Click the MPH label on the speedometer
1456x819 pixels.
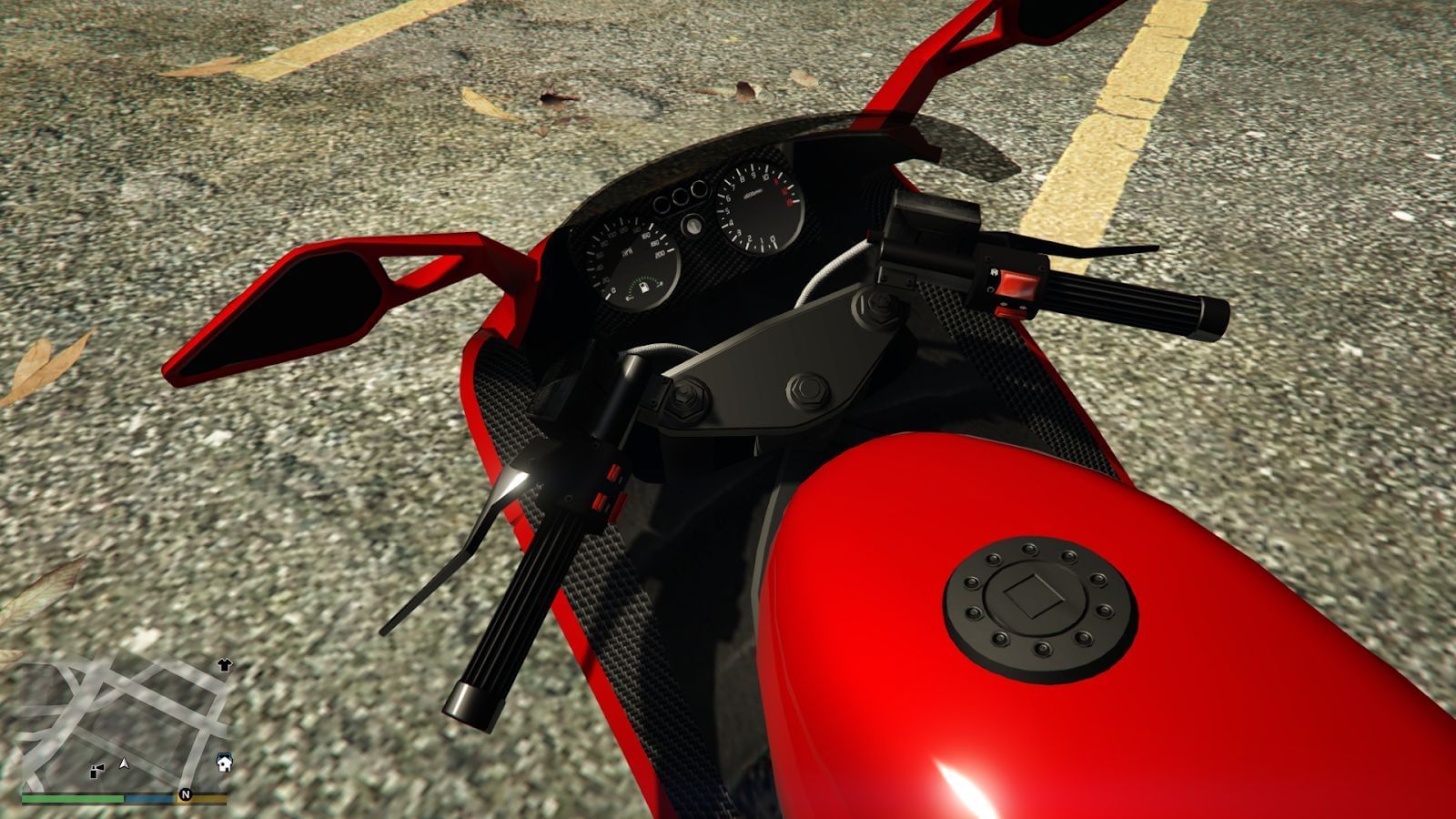(627, 251)
